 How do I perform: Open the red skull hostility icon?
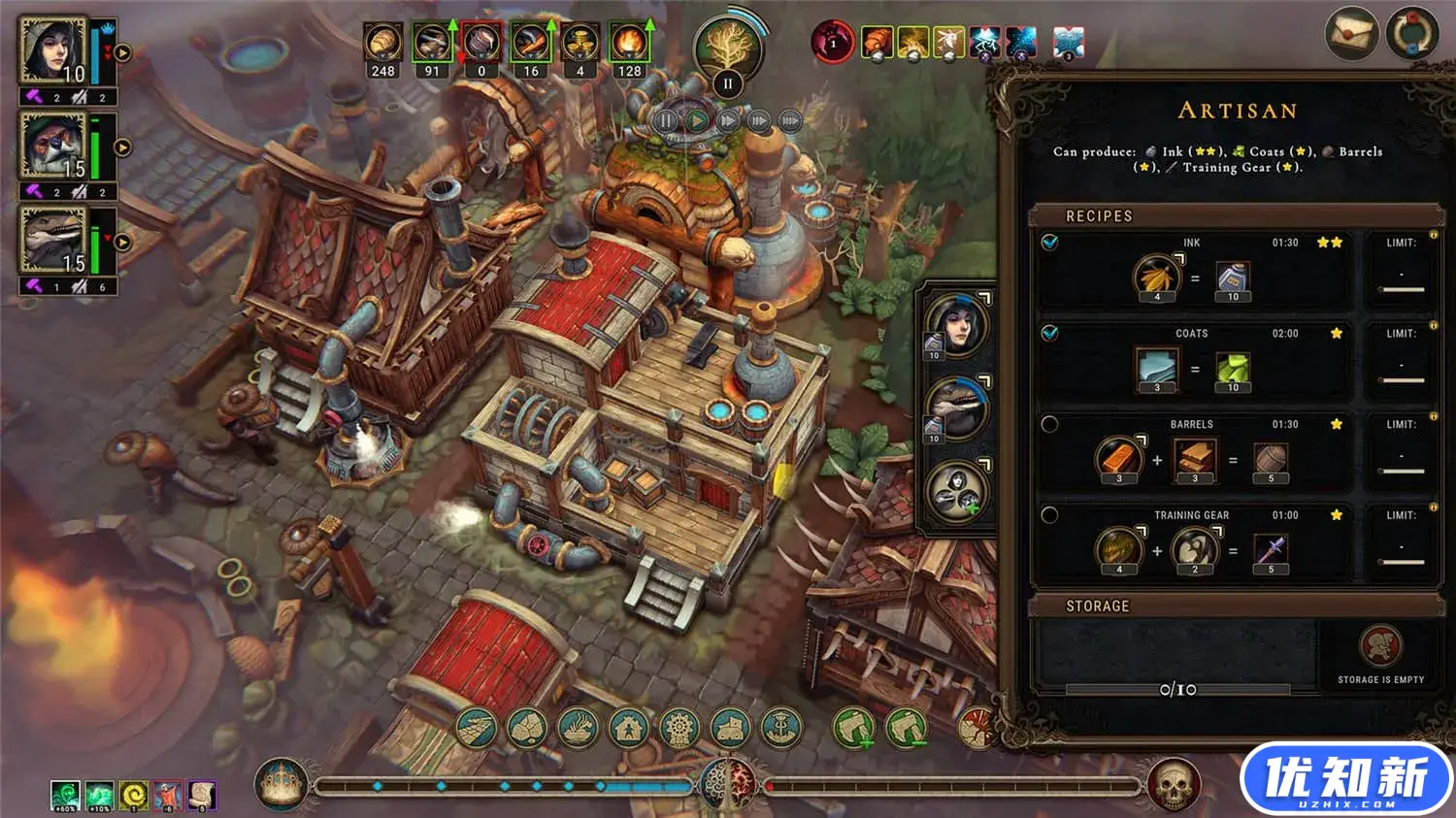[x=1173, y=784]
